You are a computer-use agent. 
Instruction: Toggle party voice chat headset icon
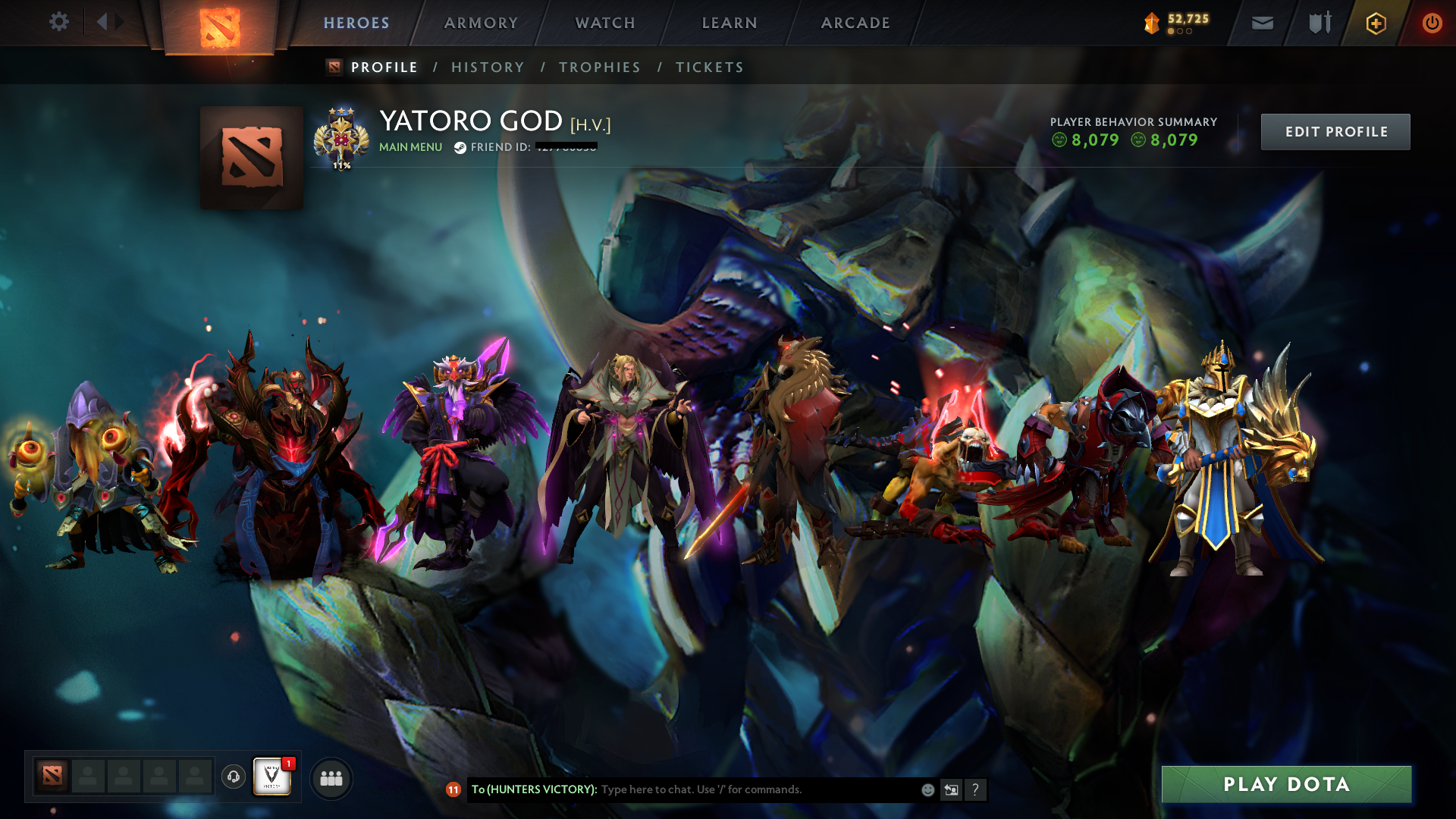[233, 777]
